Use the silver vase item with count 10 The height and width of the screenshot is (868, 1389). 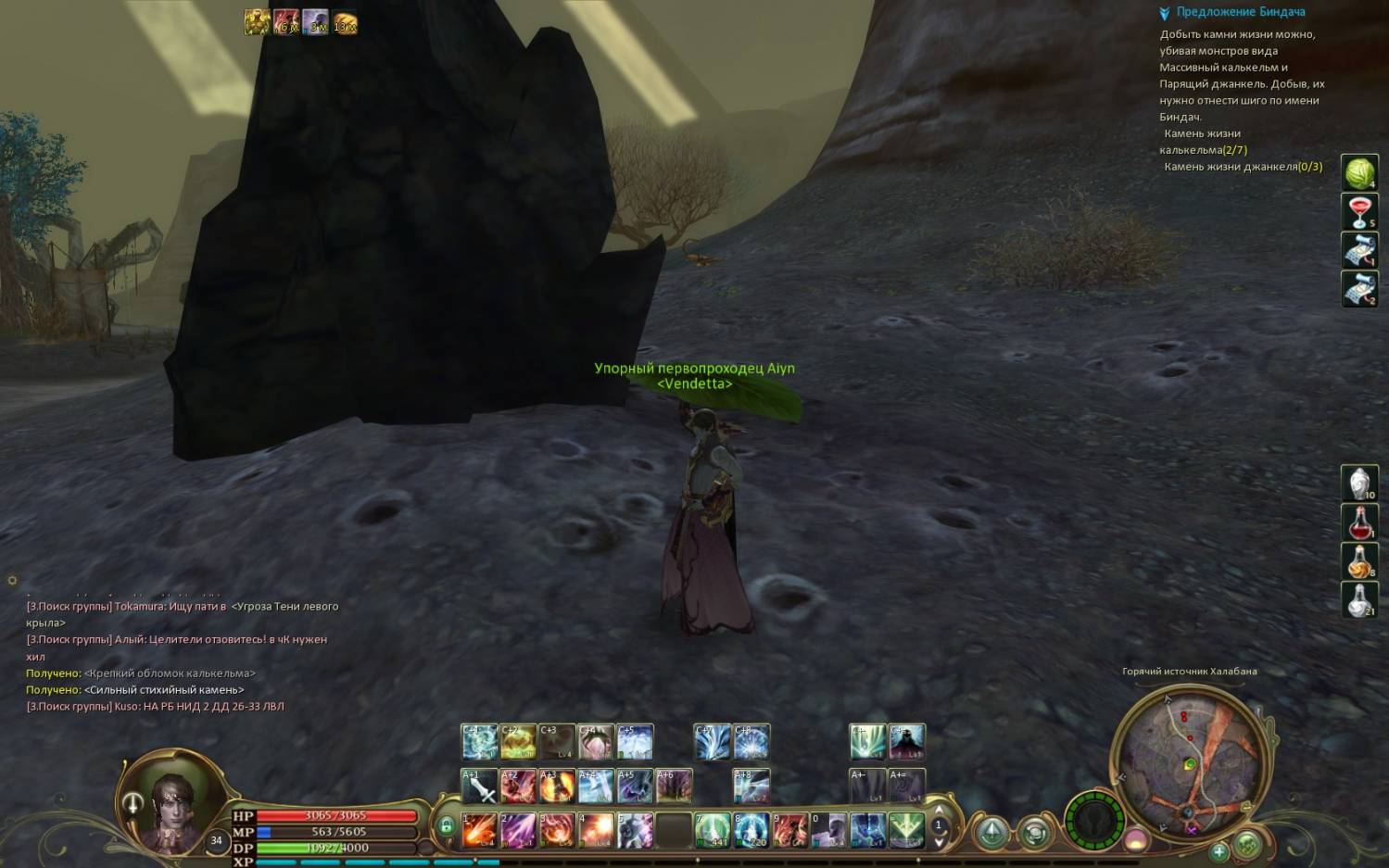tap(1359, 484)
